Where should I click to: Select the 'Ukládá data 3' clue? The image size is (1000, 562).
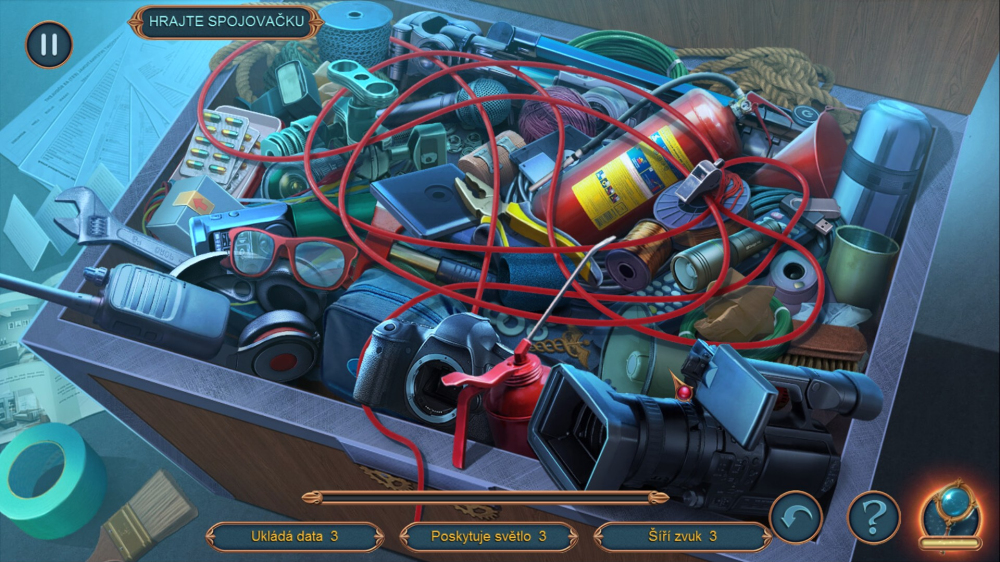(294, 536)
